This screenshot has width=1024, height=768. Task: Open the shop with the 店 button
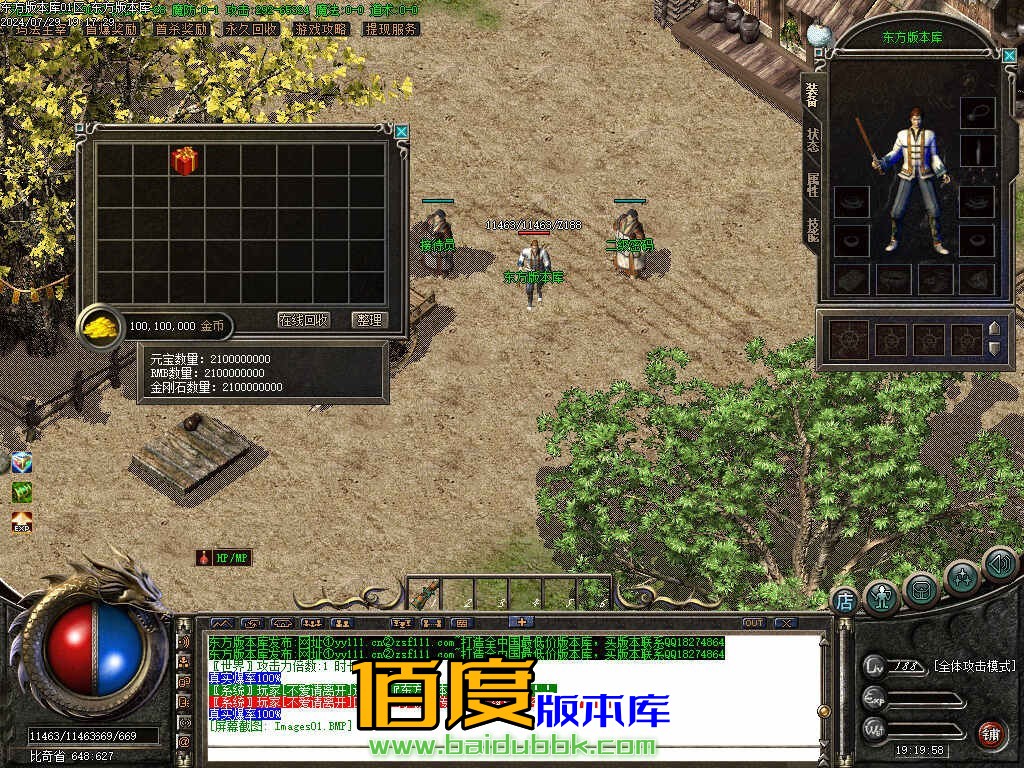coord(845,600)
